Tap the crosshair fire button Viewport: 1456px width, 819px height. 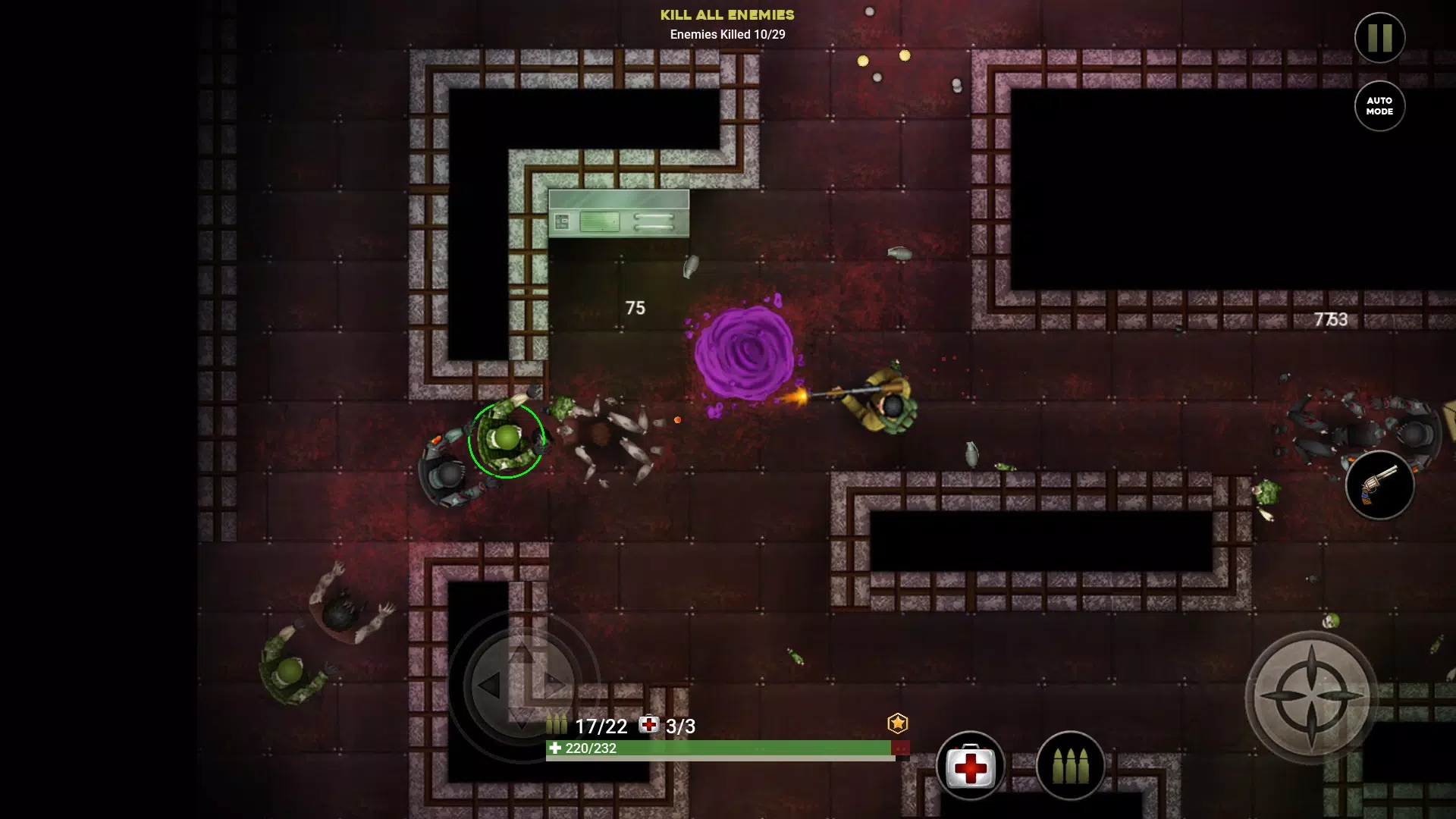tap(1311, 696)
